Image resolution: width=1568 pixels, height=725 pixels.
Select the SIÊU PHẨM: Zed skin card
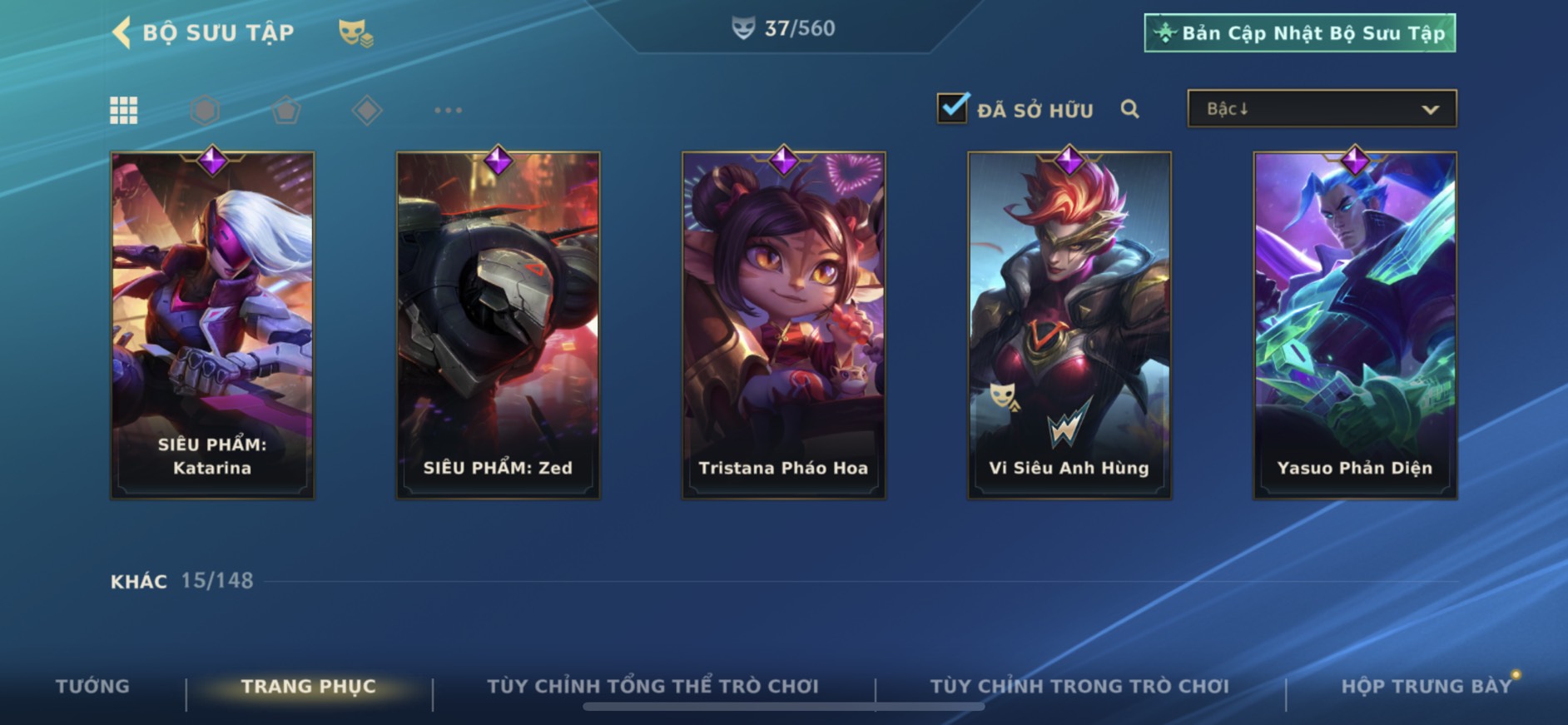click(498, 325)
